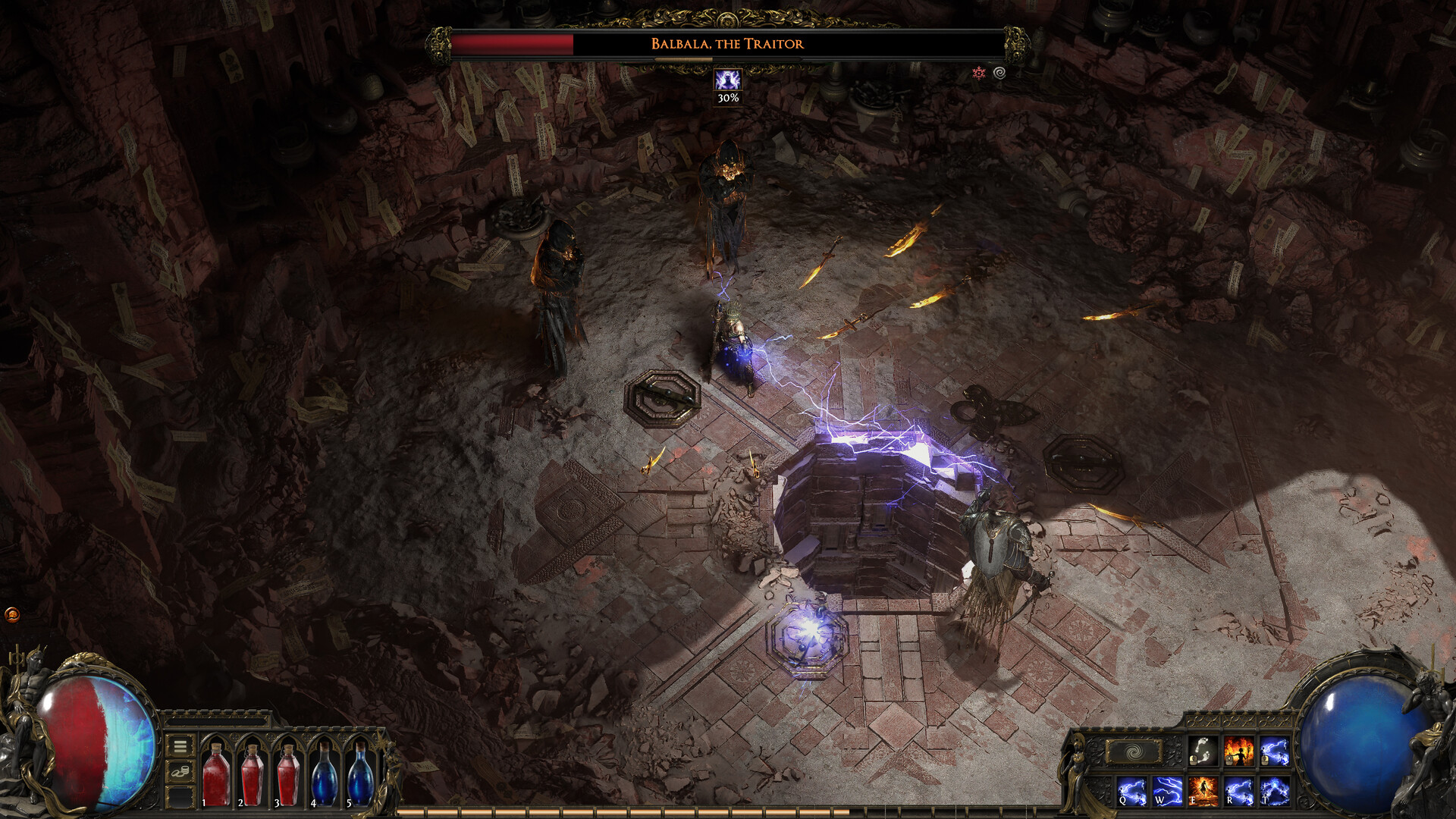Click the coins currency icon near the flasks

click(179, 772)
